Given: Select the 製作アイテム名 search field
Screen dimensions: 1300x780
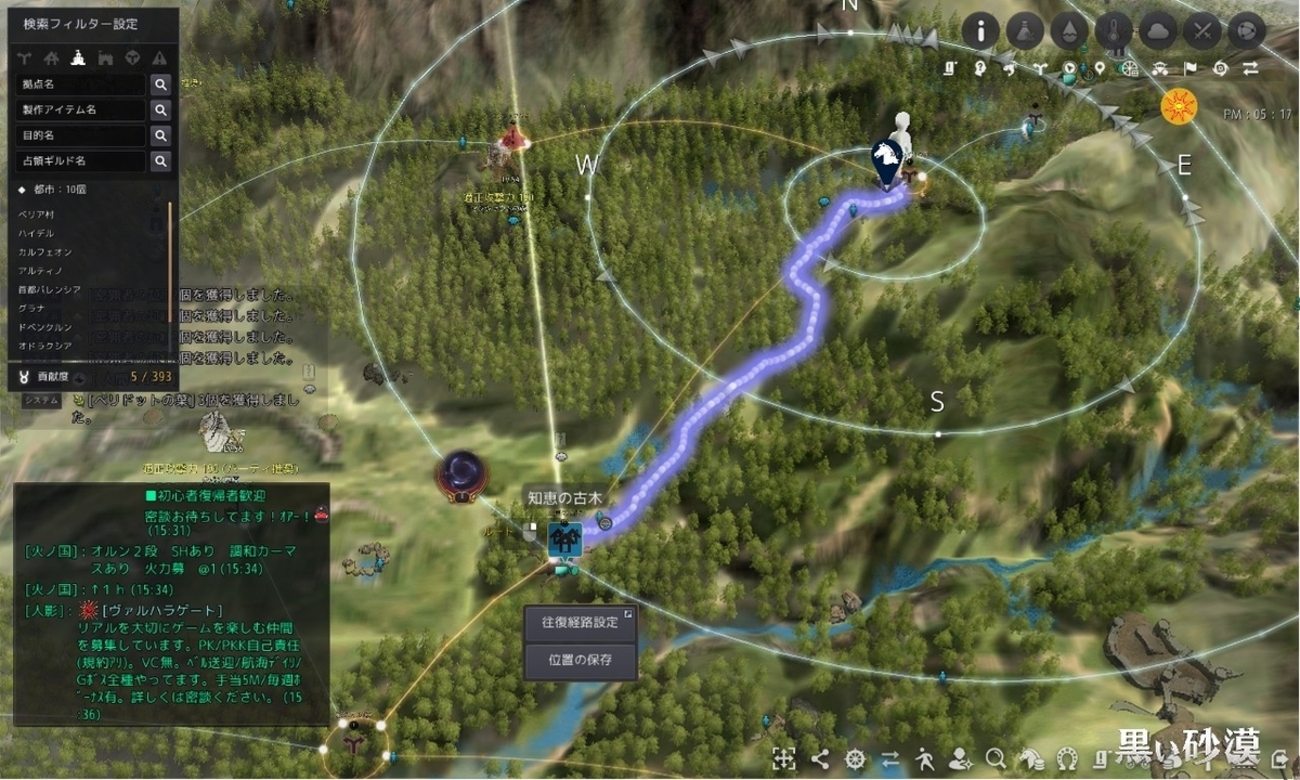Looking at the screenshot, I should 81,110.
